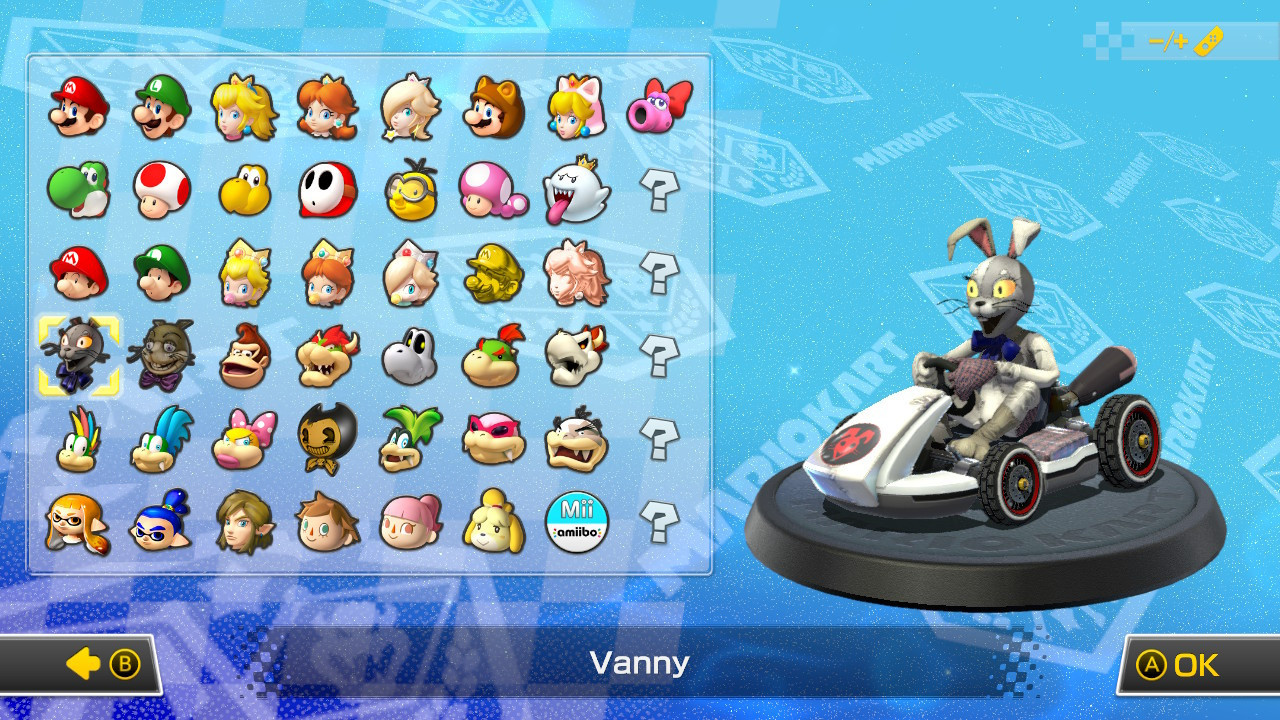Pick Donkey Kong from the grid
The height and width of the screenshot is (720, 1280).
click(x=244, y=357)
